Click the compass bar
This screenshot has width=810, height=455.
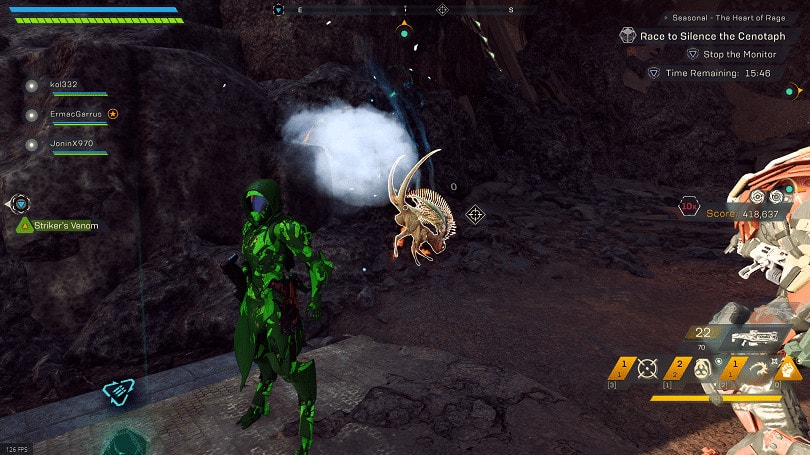click(403, 10)
